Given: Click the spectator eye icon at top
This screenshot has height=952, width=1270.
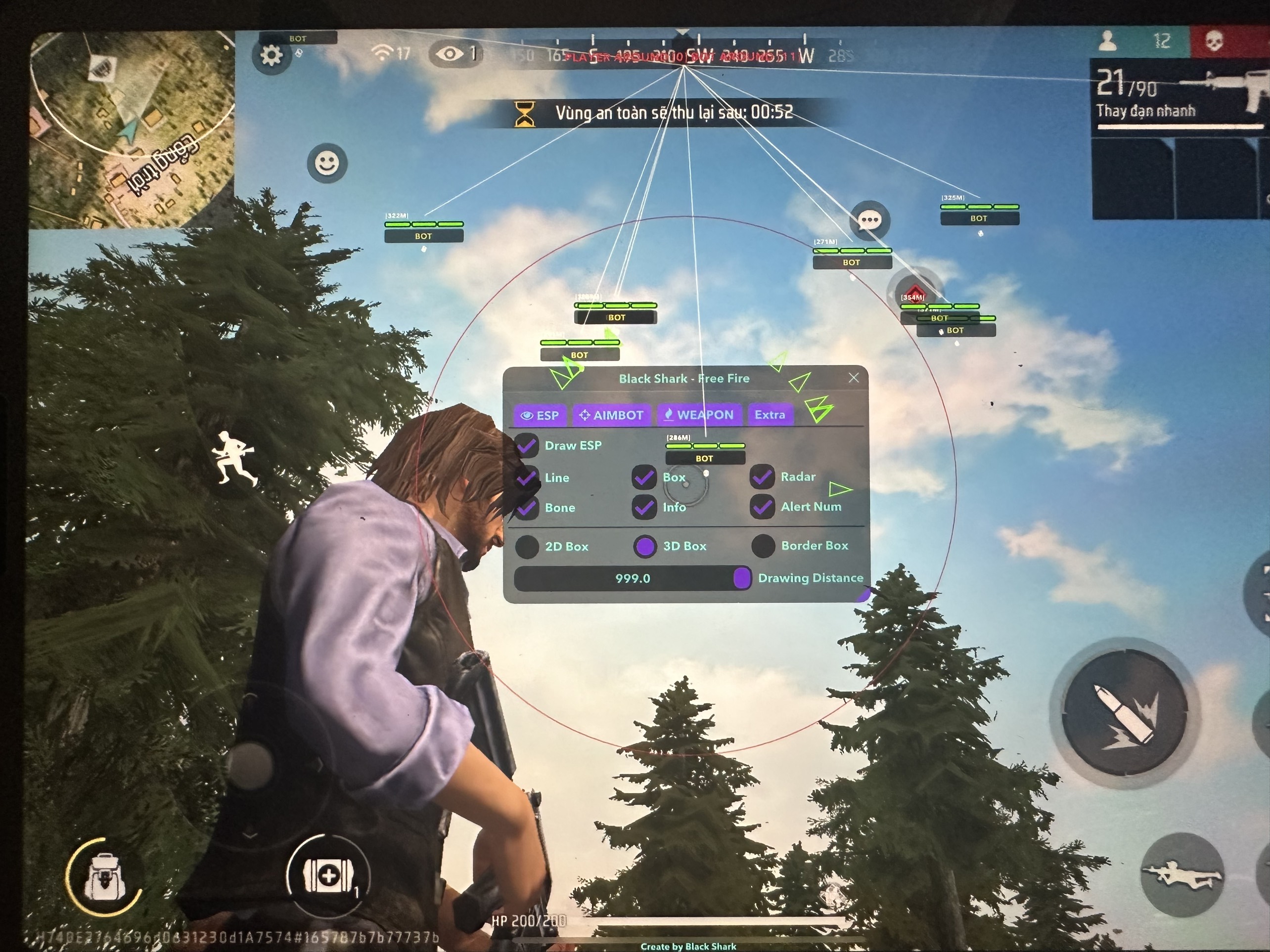Looking at the screenshot, I should (450, 53).
